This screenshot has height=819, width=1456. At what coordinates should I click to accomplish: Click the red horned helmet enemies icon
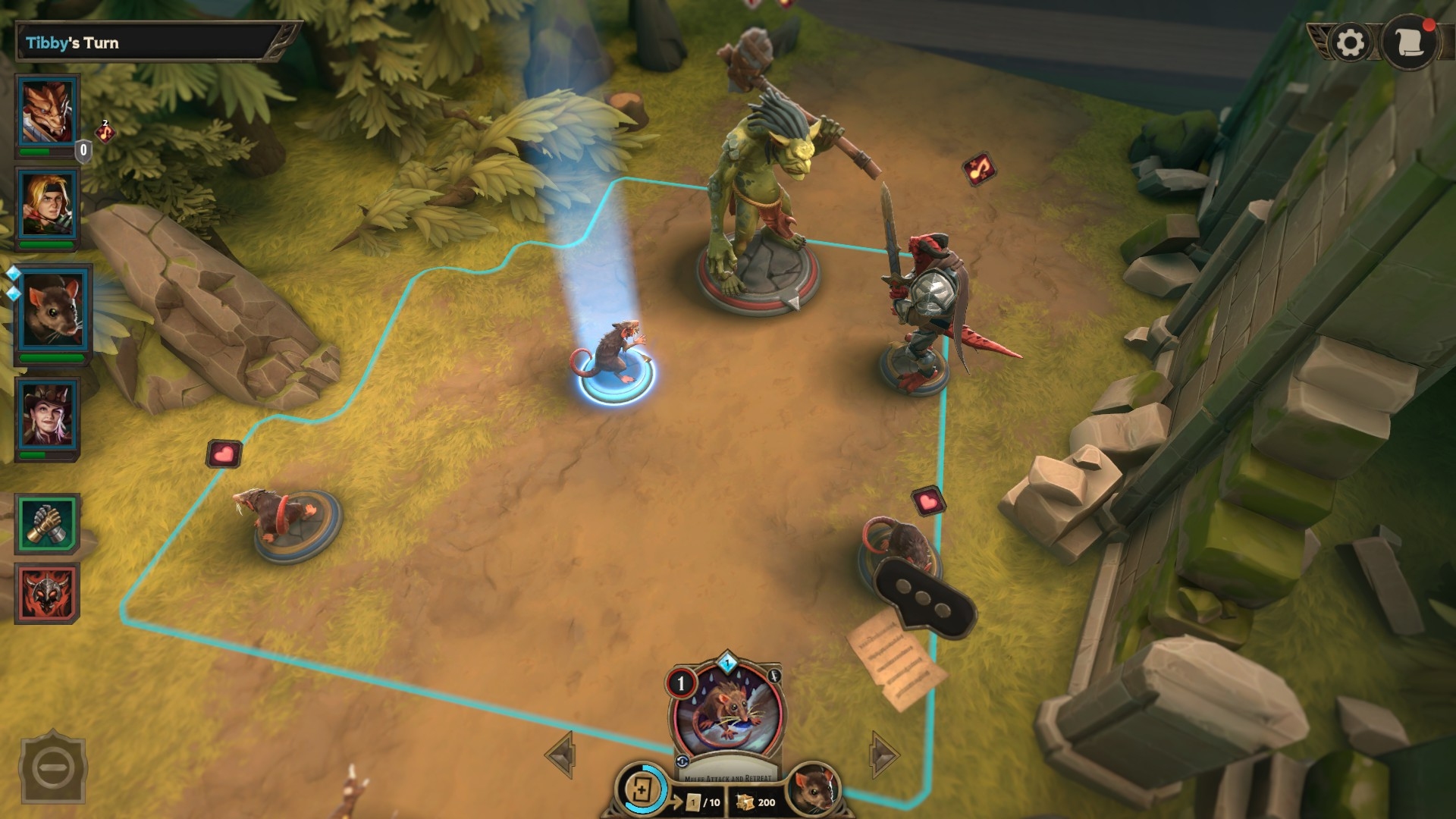click(47, 593)
